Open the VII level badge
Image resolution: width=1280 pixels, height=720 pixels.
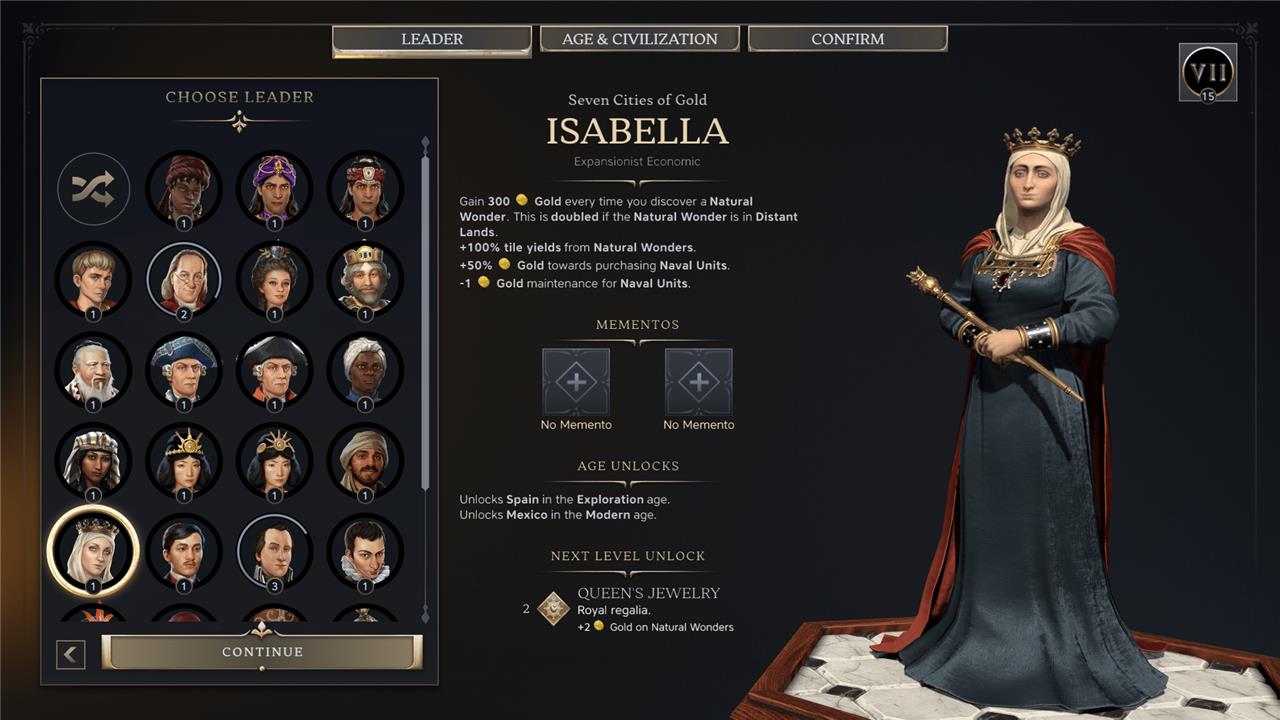[x=1208, y=72]
